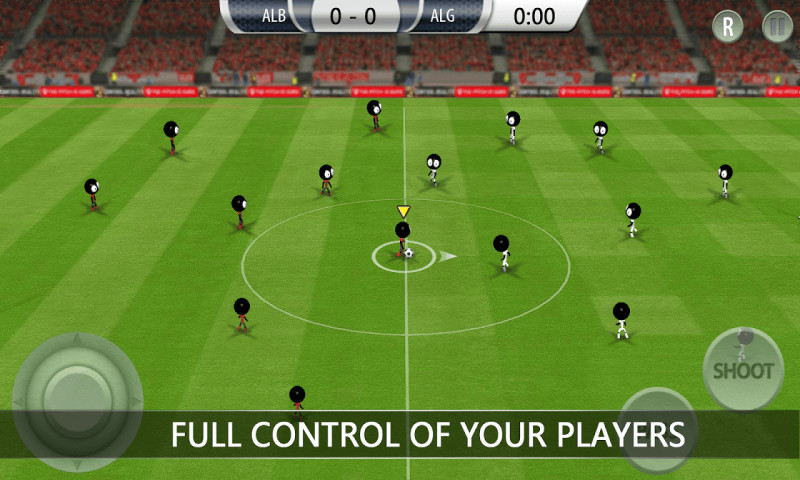
Task: Tap the SHOOT button
Action: (743, 369)
